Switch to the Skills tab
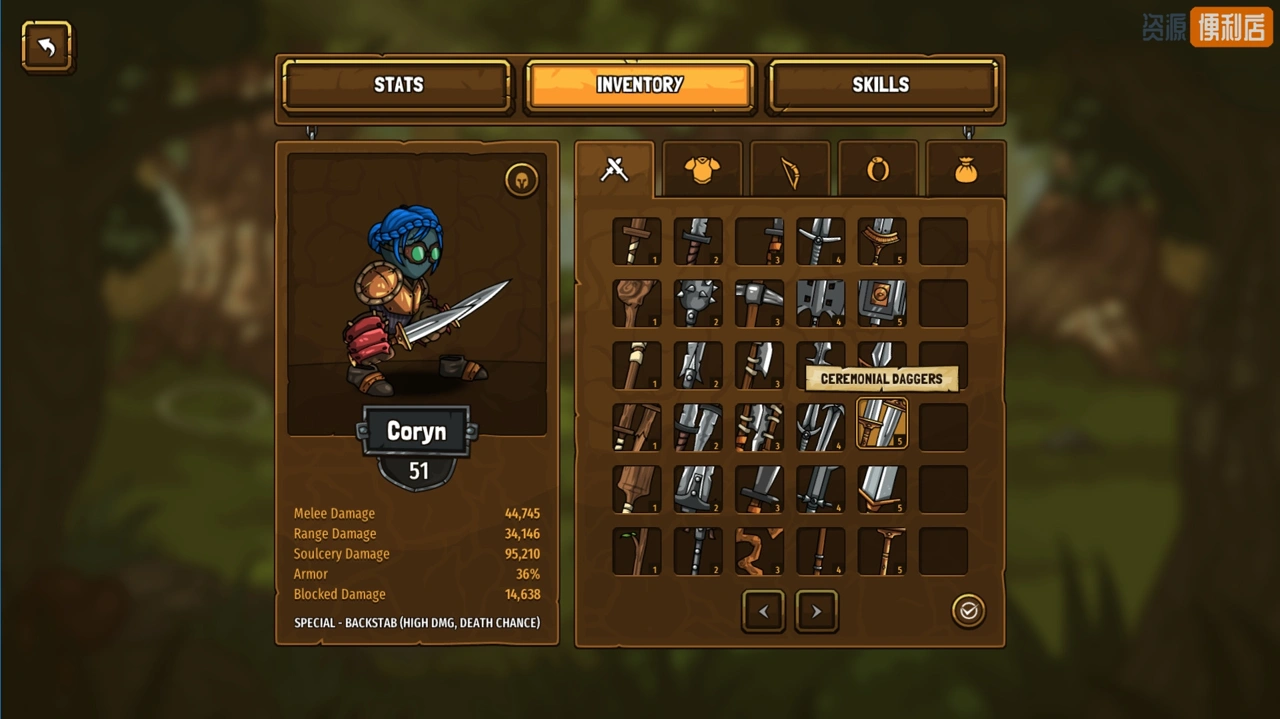This screenshot has height=719, width=1280. (x=880, y=85)
